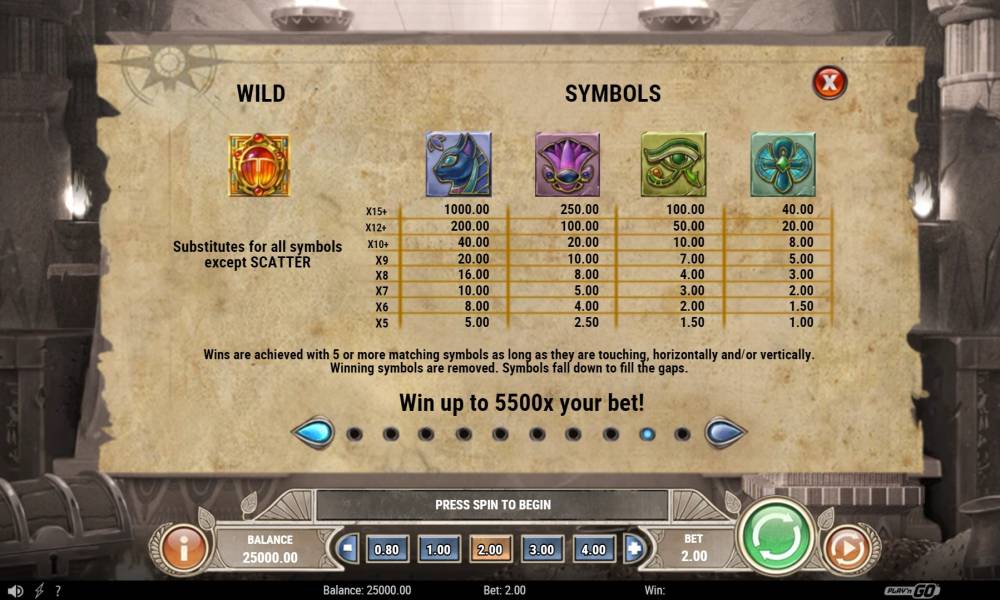Go to the next paytable page

pyautogui.click(x=724, y=433)
